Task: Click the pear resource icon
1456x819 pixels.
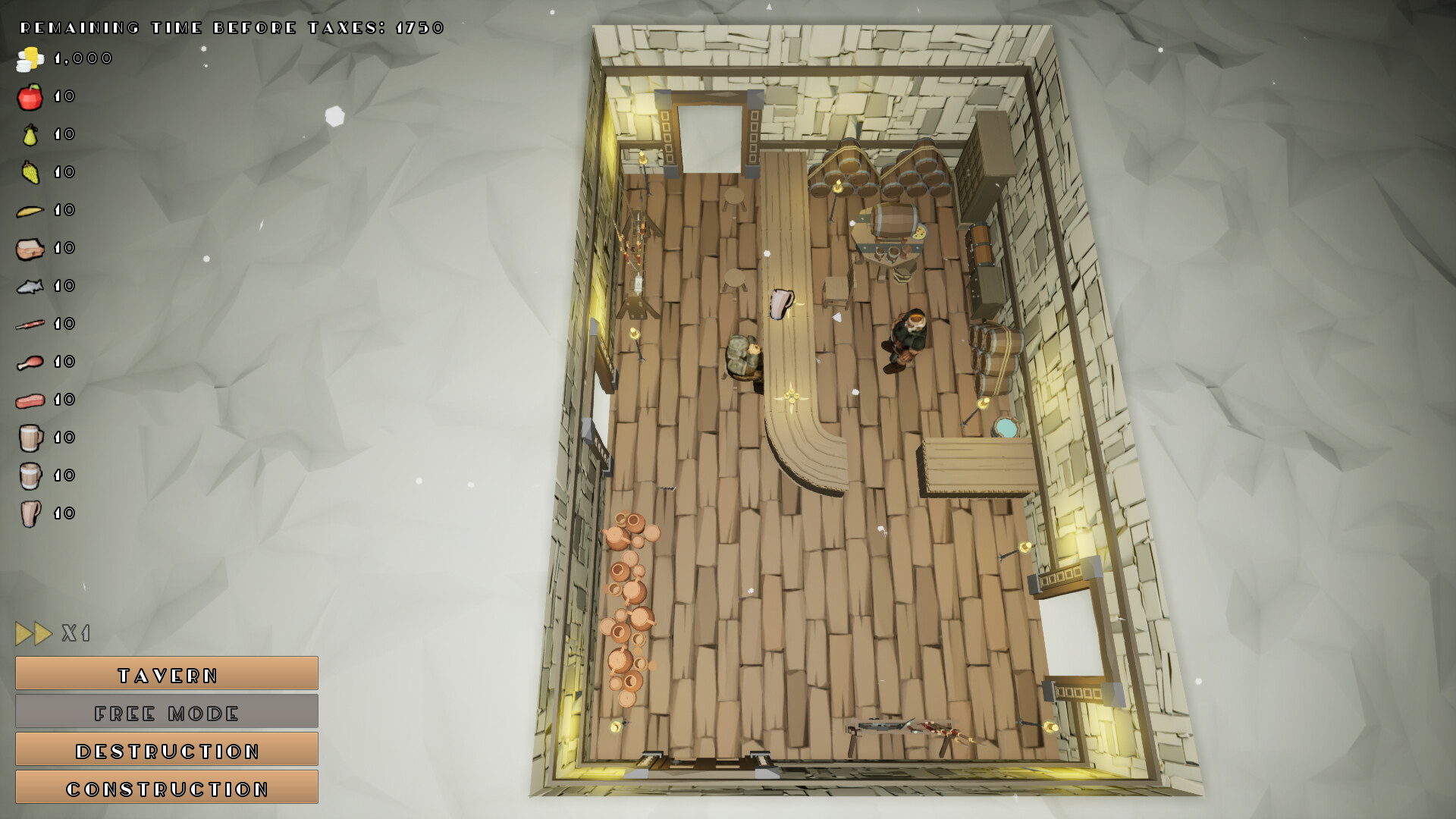Action: pos(29,134)
